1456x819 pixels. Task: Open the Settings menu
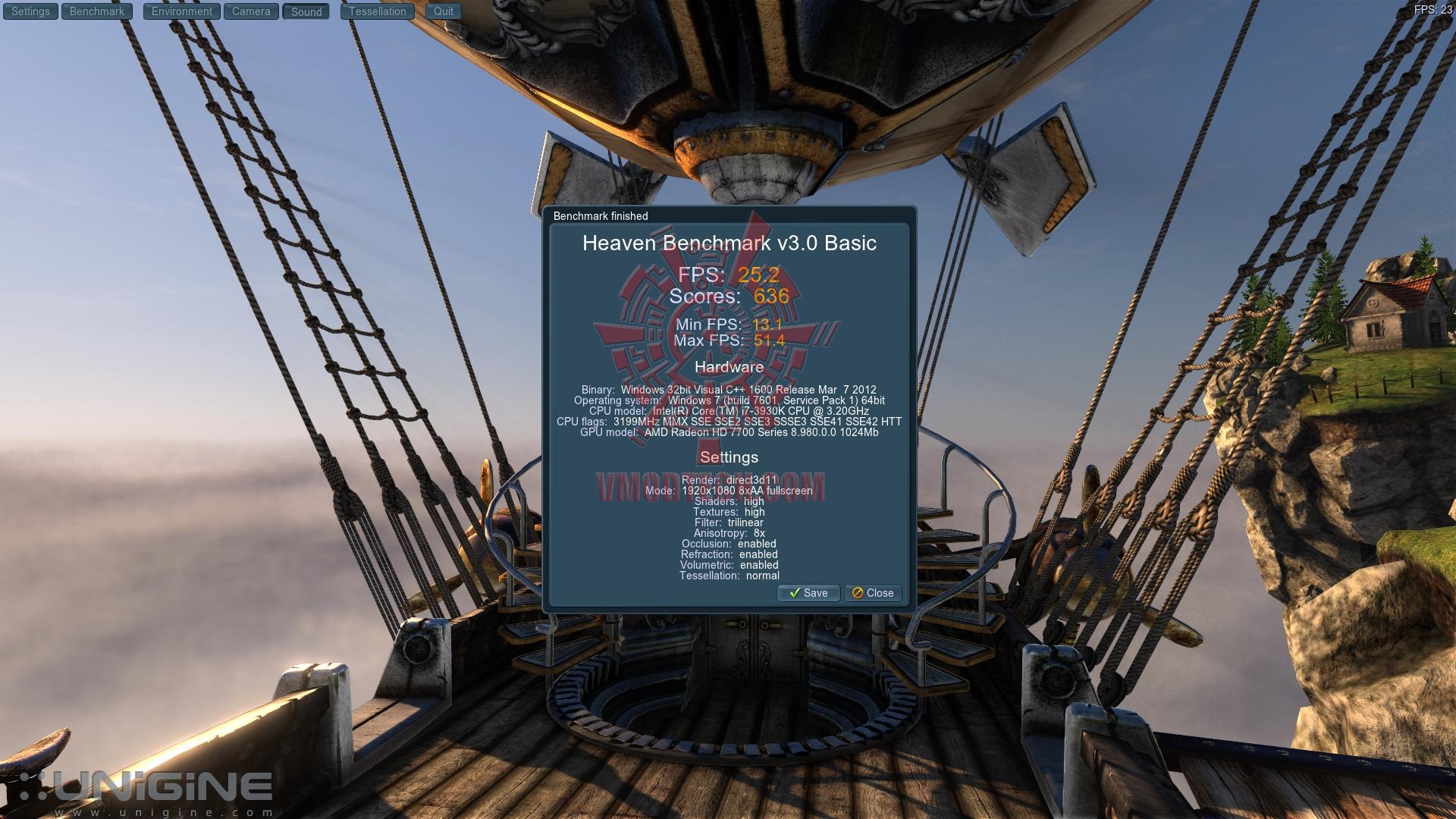[x=30, y=11]
